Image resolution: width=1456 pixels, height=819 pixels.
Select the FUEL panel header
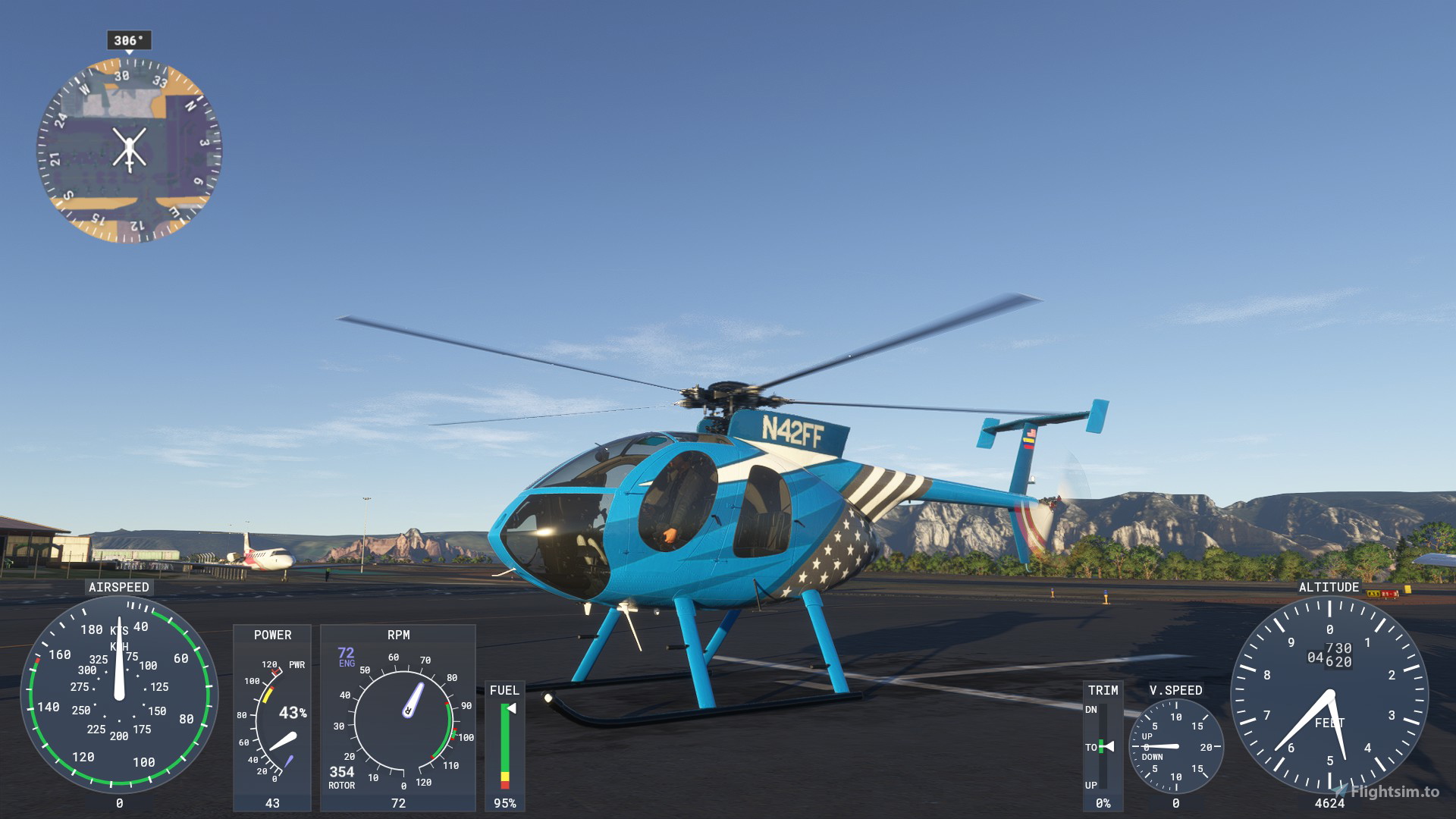click(x=504, y=691)
